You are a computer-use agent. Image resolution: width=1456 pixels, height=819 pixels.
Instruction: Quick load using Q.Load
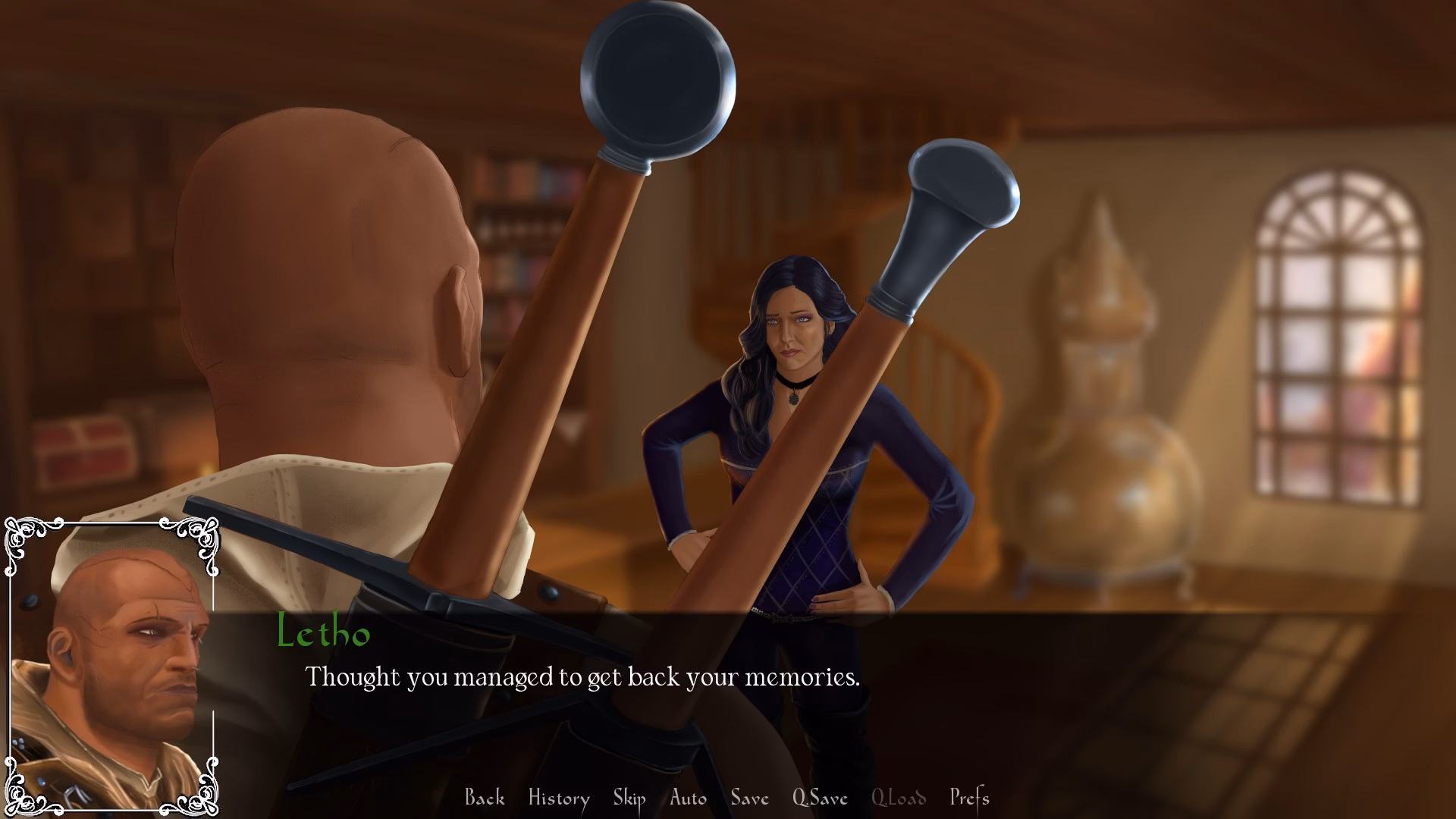(x=899, y=798)
